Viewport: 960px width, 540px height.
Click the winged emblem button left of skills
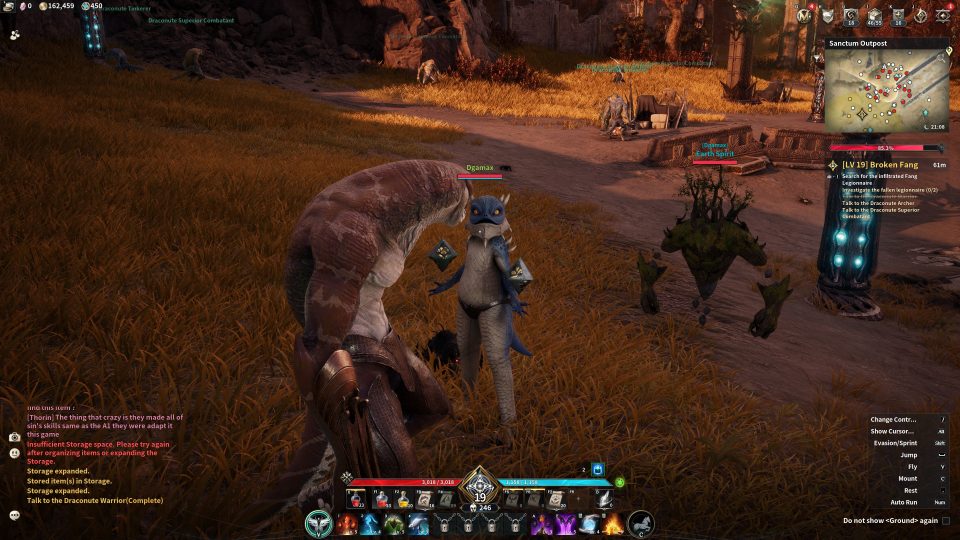pyautogui.click(x=319, y=523)
